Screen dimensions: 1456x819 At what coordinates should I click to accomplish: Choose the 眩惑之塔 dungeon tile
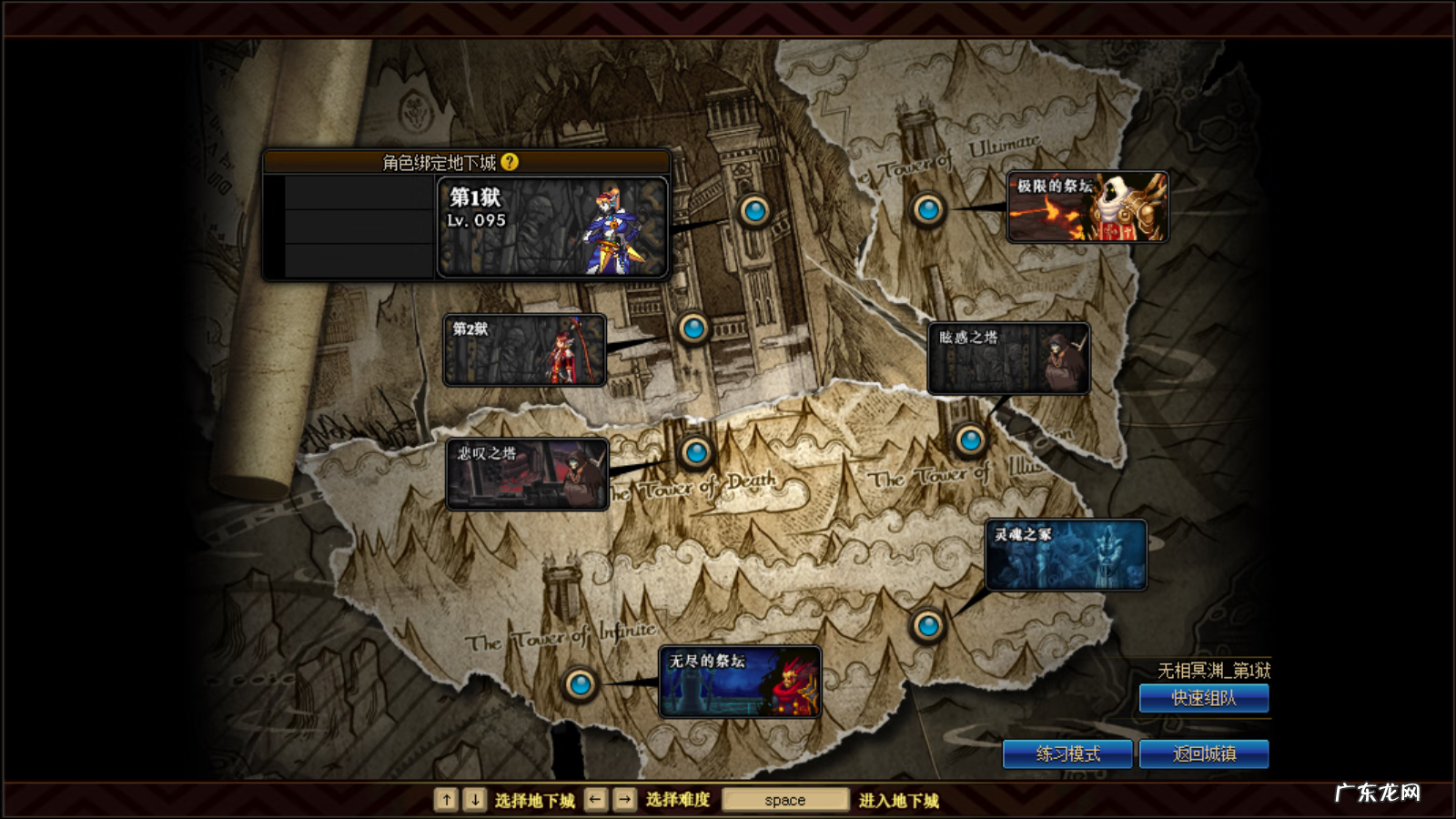[1008, 359]
